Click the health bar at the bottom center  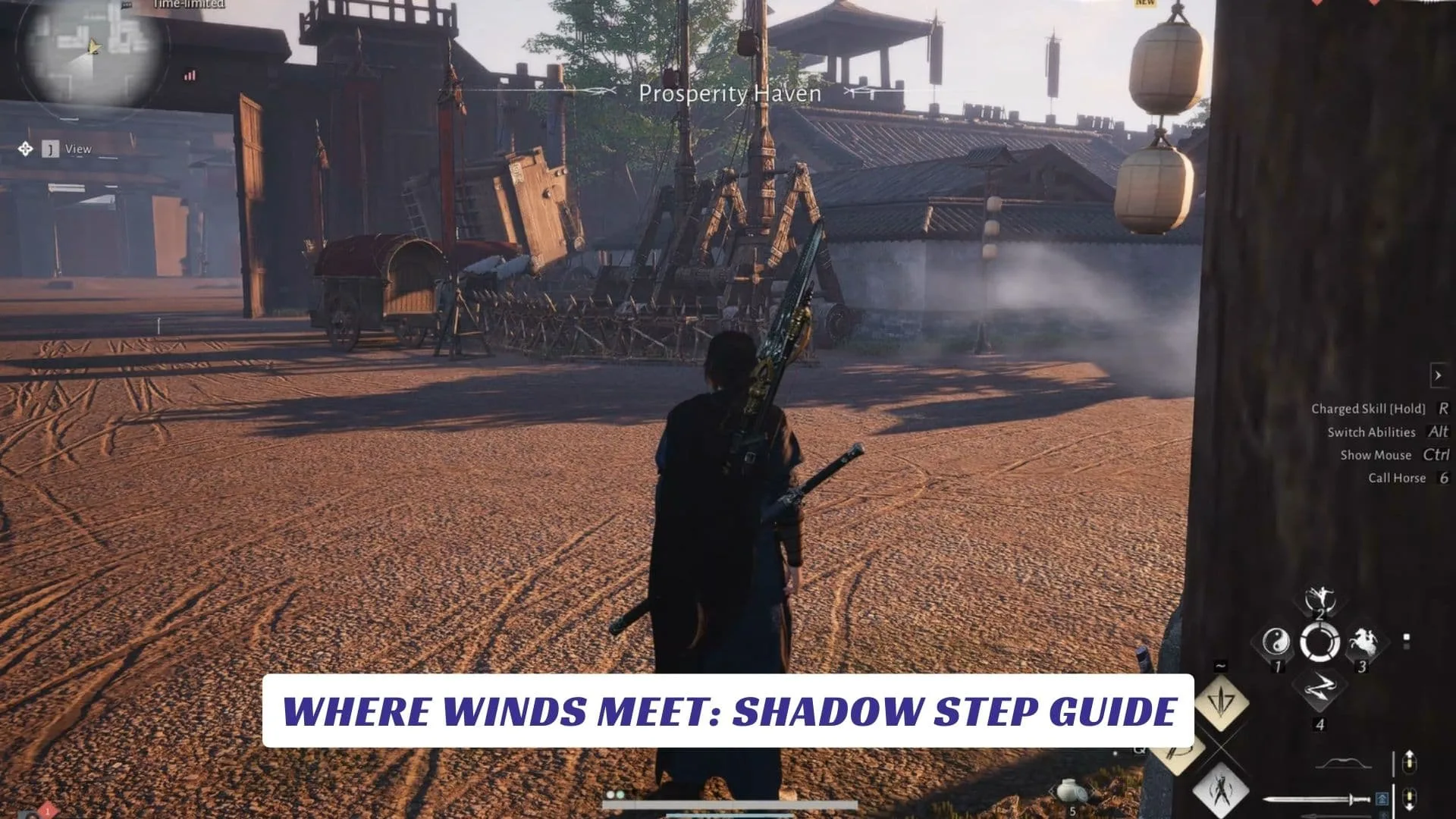pyautogui.click(x=731, y=805)
